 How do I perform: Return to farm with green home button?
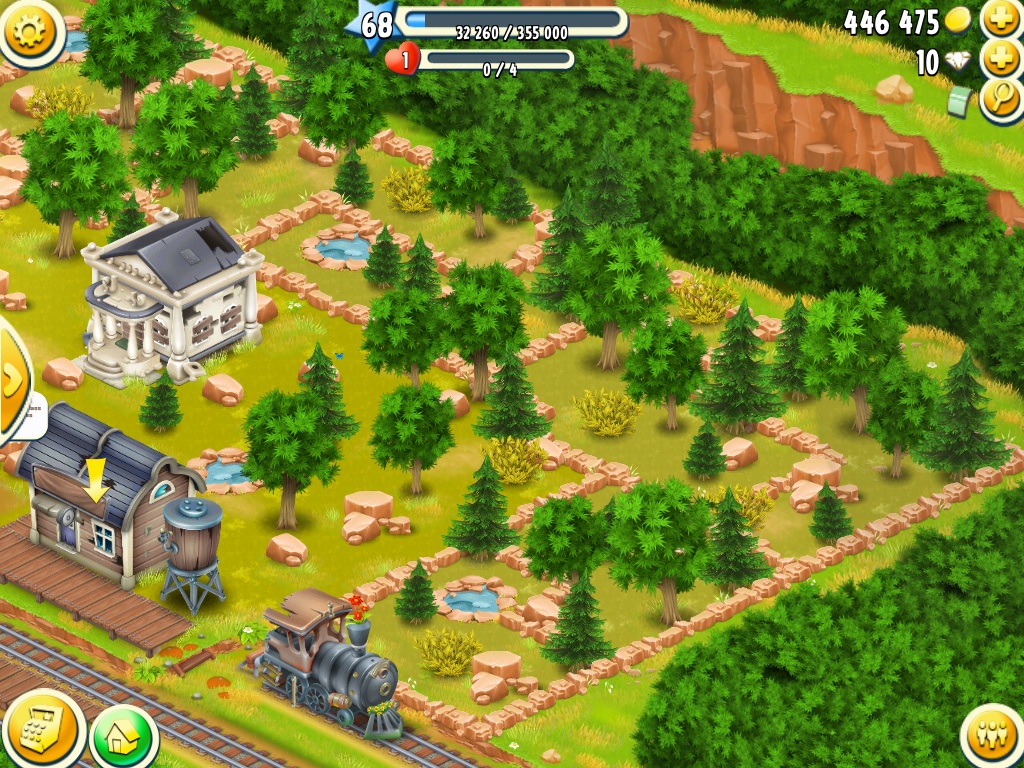[x=123, y=738]
